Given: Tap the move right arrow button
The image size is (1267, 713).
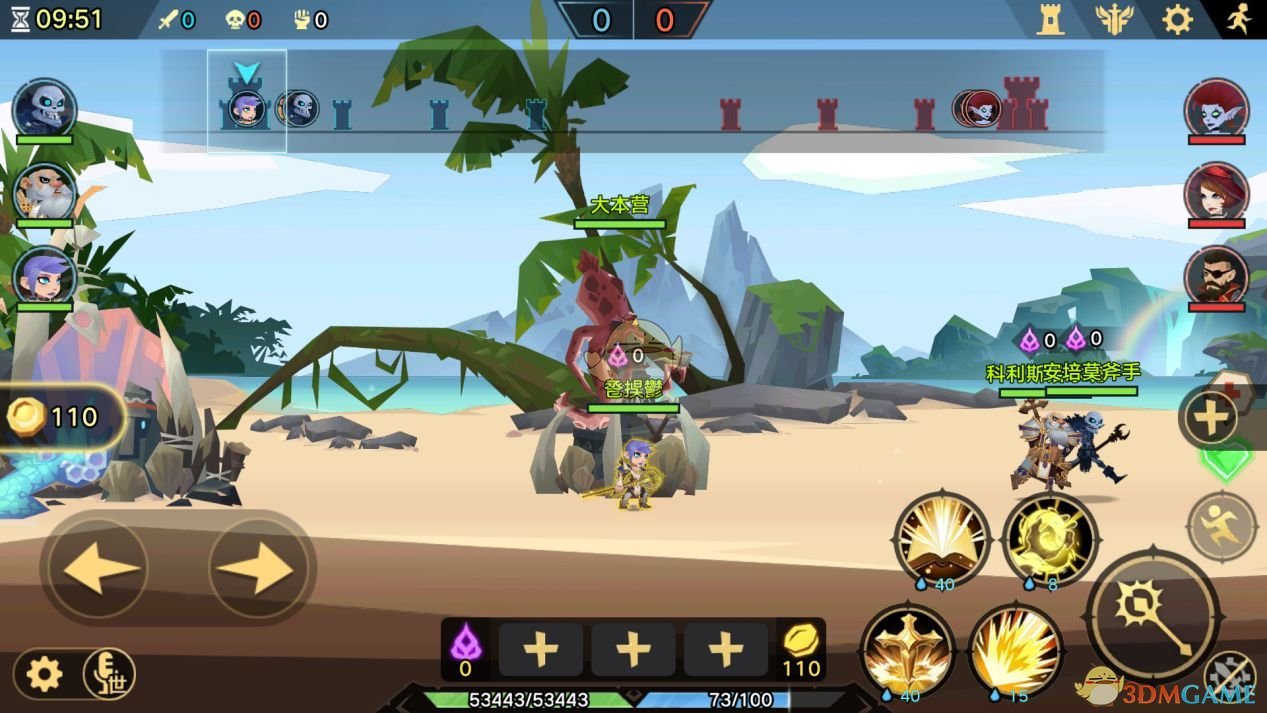Looking at the screenshot, I should [256, 569].
